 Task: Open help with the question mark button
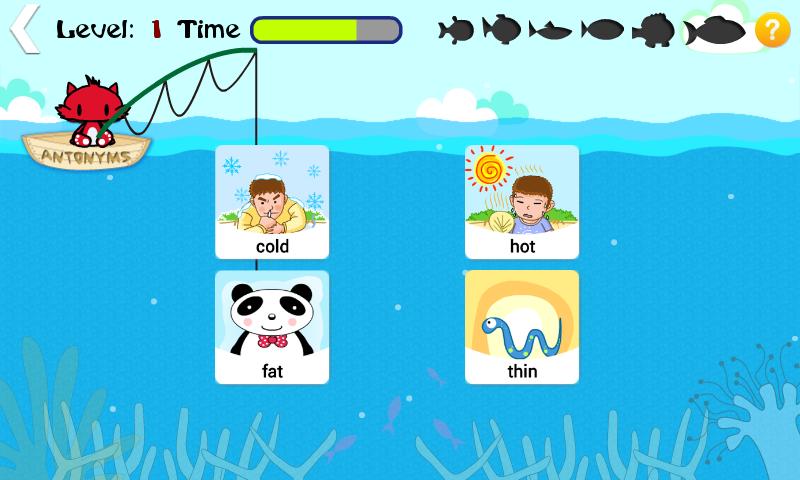772,30
